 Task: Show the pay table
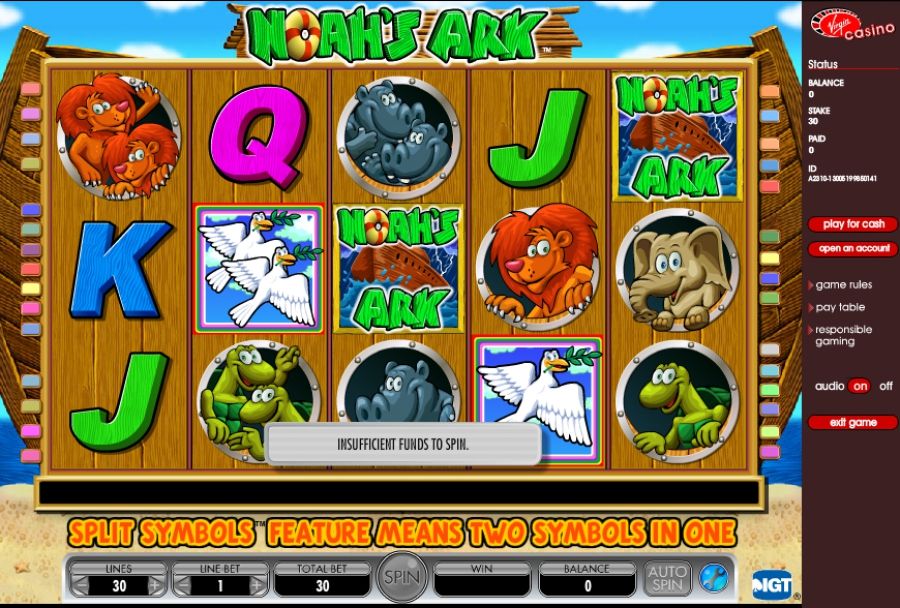(839, 307)
